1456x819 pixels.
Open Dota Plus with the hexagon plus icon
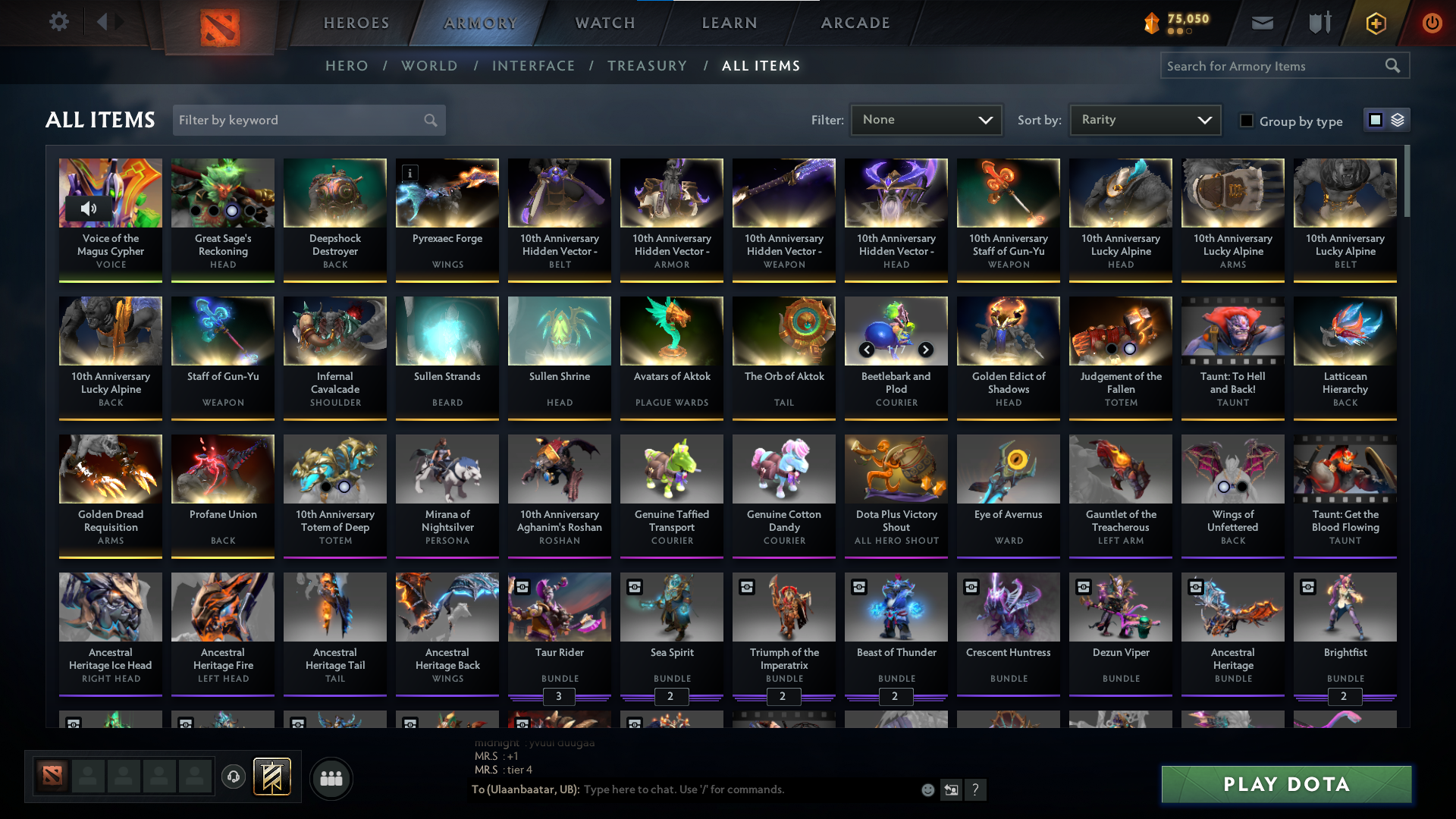point(1375,23)
